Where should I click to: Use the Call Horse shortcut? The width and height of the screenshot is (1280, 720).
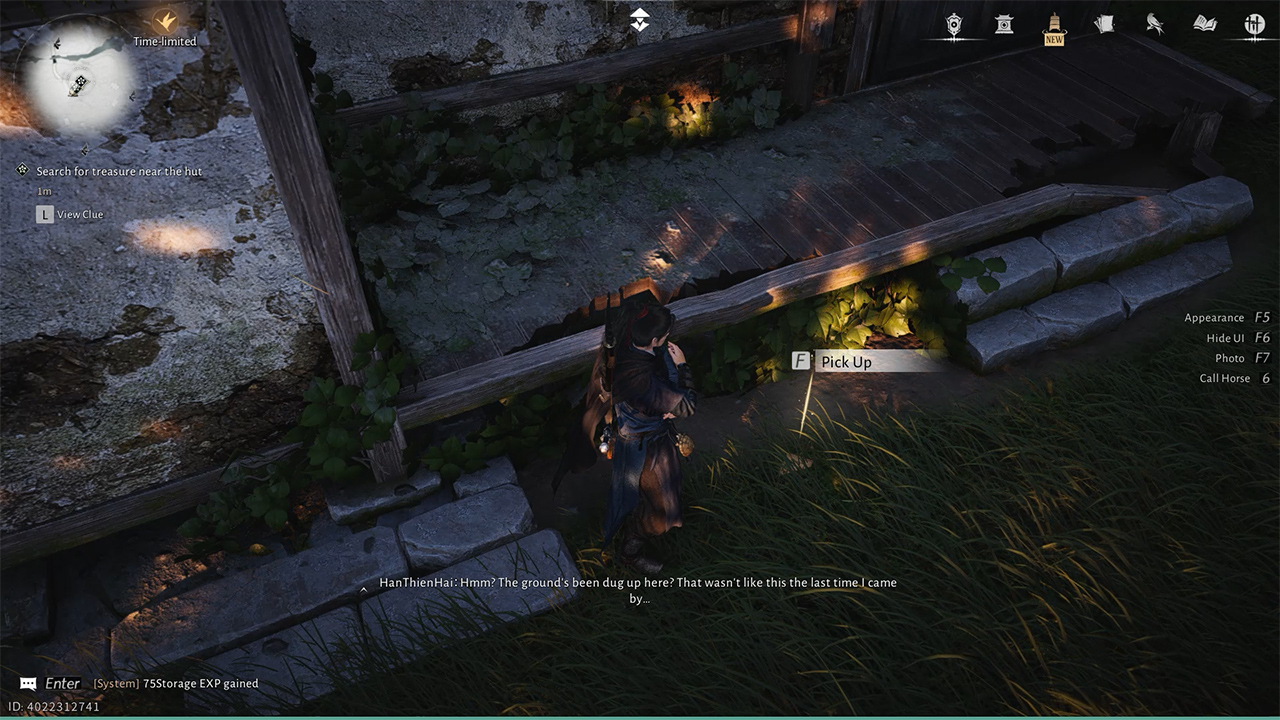click(x=1234, y=378)
